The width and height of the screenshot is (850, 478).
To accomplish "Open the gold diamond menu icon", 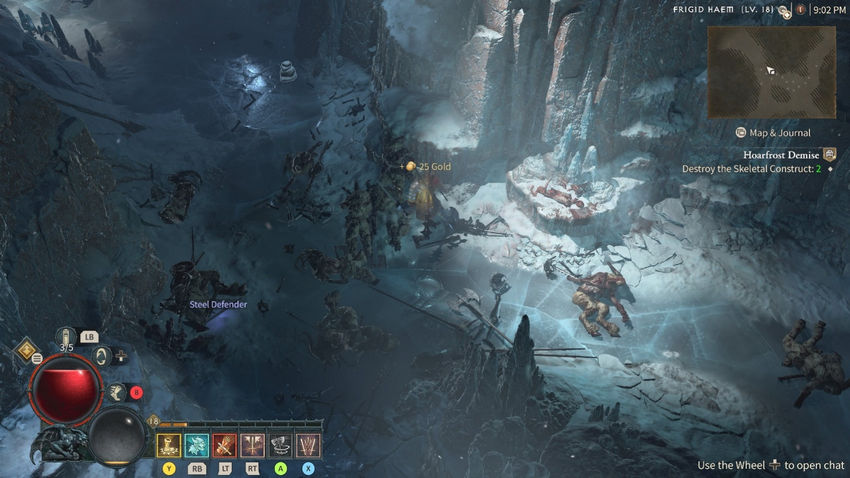I will [25, 352].
